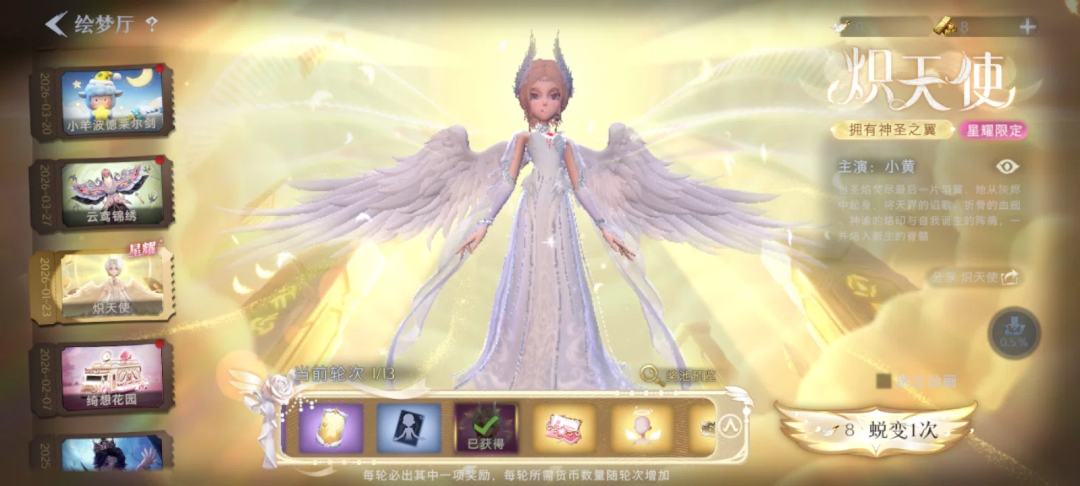The width and height of the screenshot is (1080, 486).
Task: Open the question mark help icon
Action: pyautogui.click(x=152, y=24)
